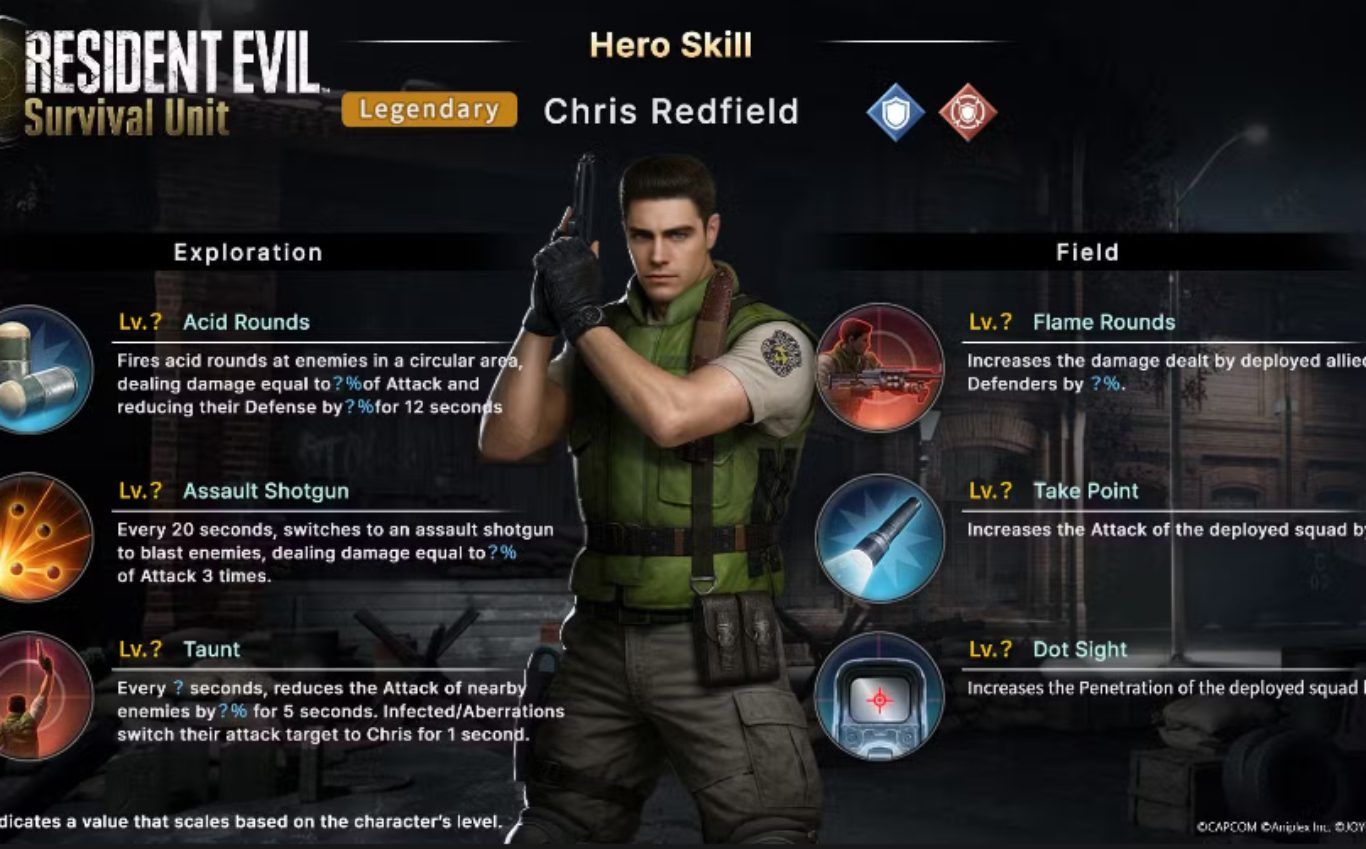Choose the Assault Shotgun skill icon
The width and height of the screenshot is (1366, 849).
pyautogui.click(x=40, y=537)
